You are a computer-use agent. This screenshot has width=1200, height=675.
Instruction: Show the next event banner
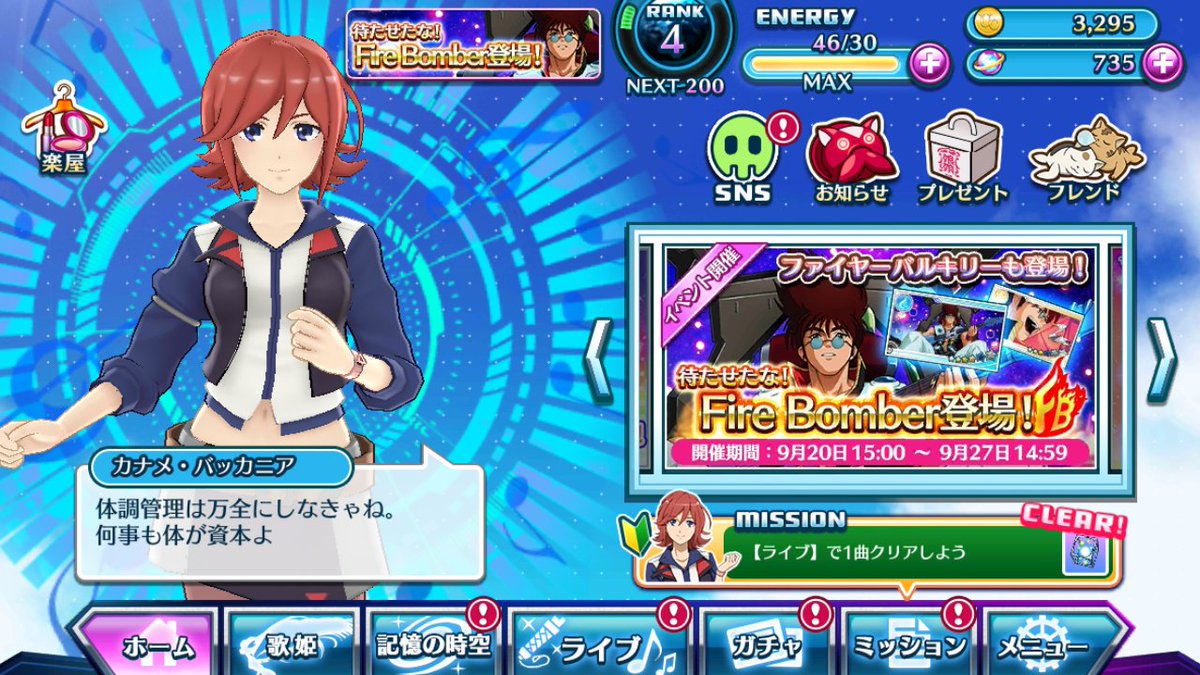pos(1161,360)
